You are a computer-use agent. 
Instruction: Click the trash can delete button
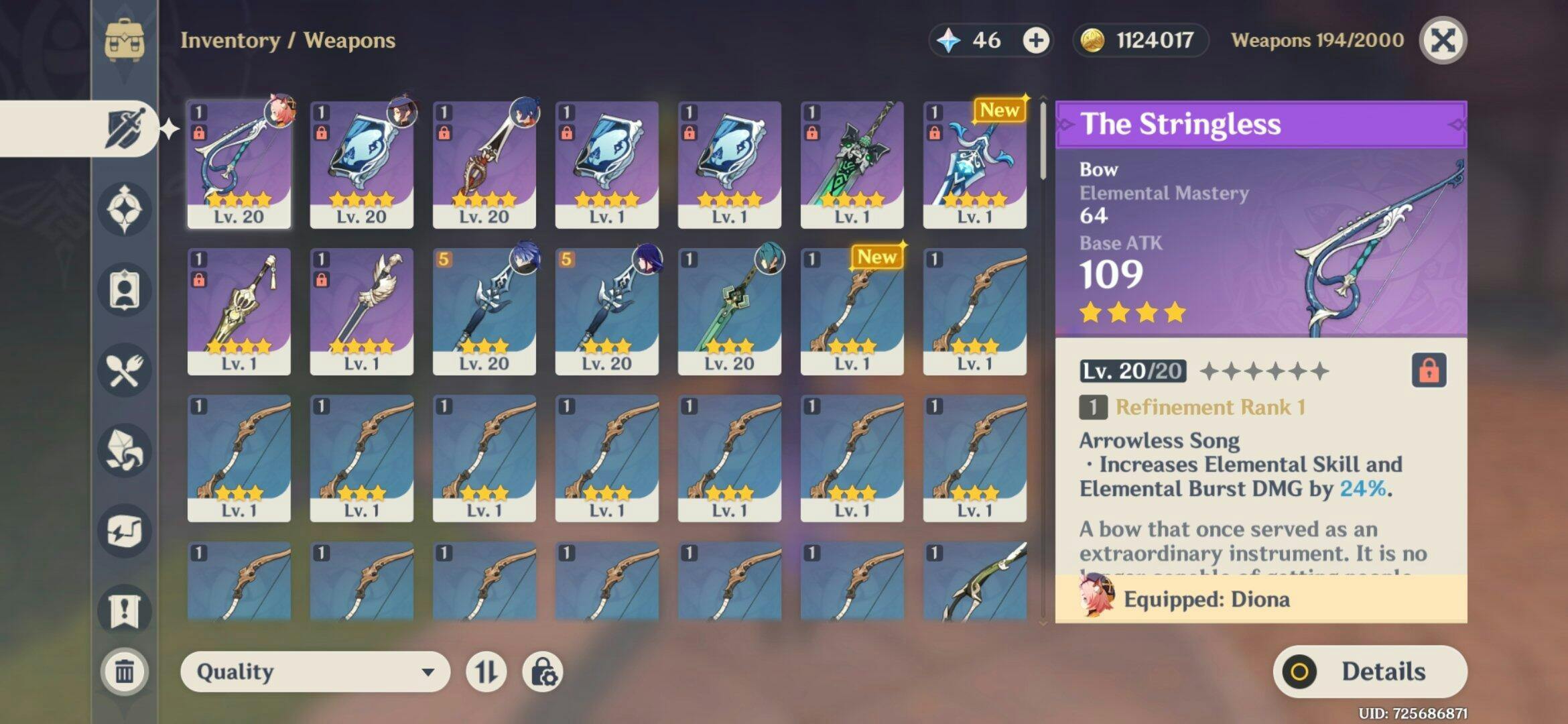(125, 671)
